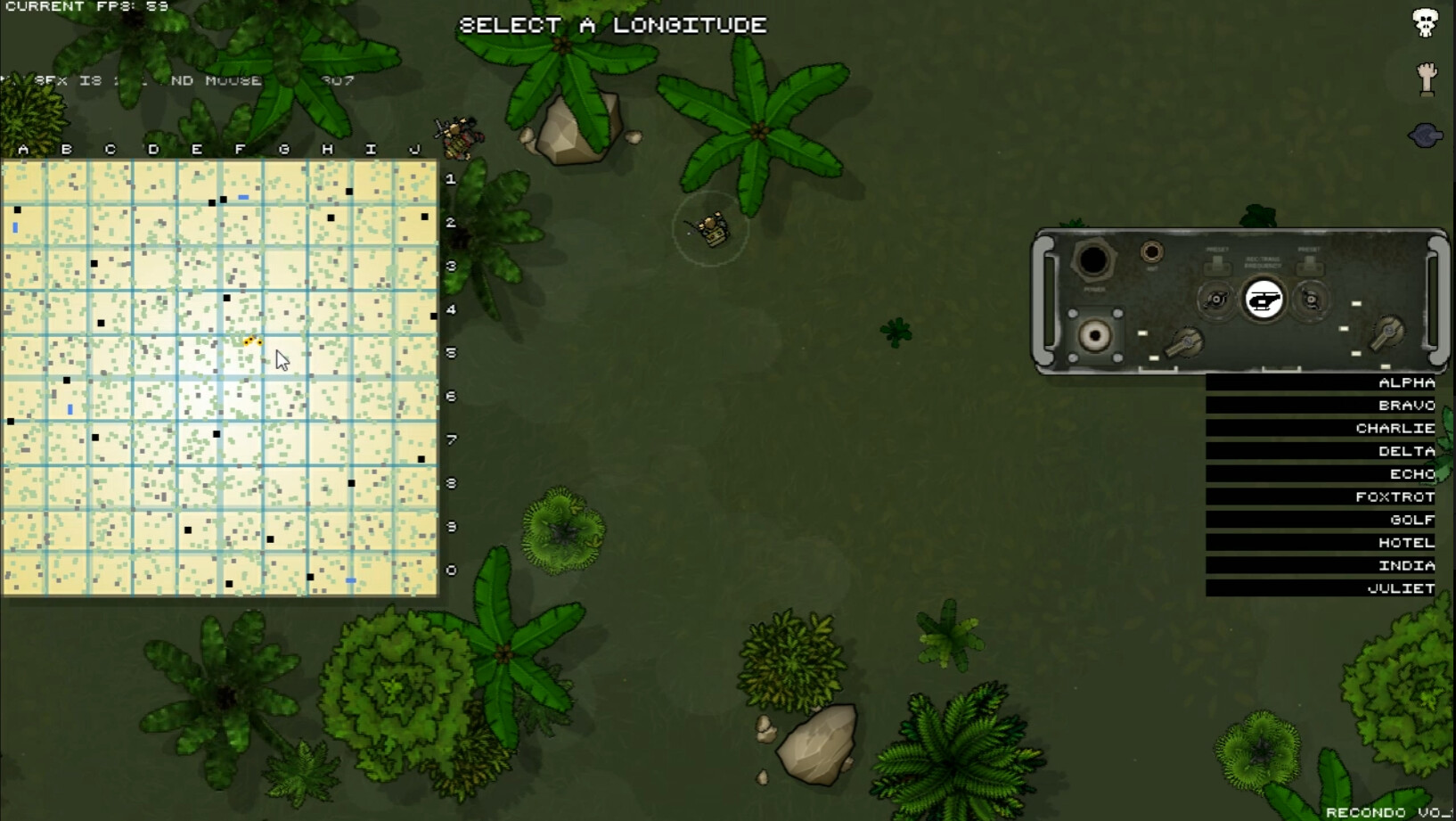Select latitude row 5 on the map

pyautogui.click(x=452, y=353)
